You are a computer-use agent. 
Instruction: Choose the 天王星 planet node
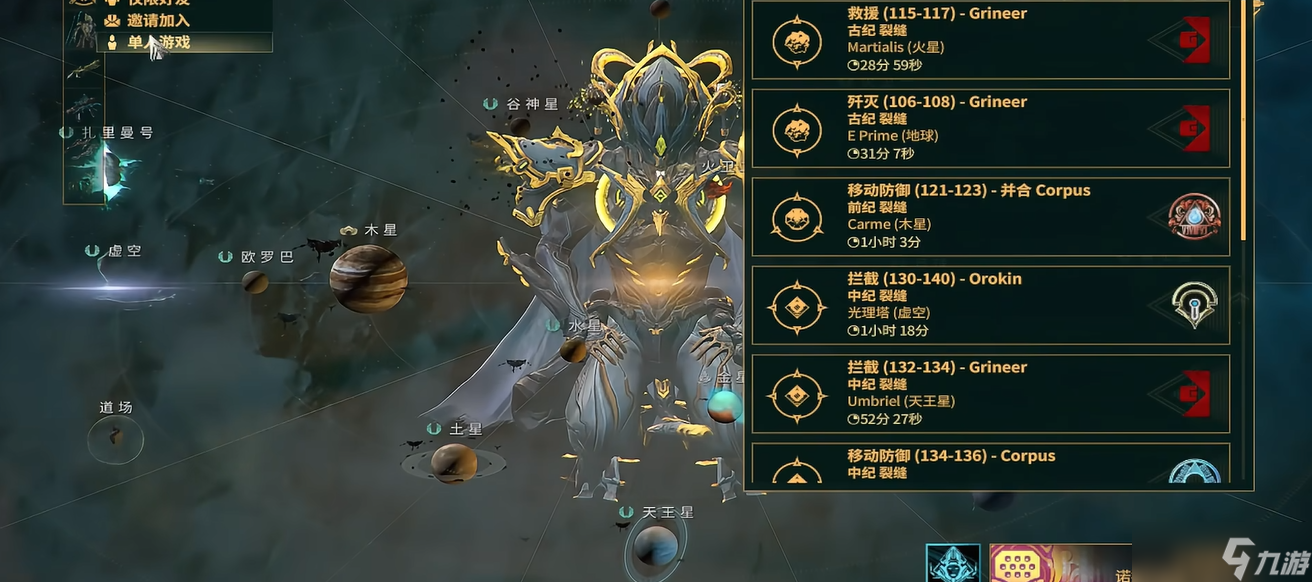pyautogui.click(x=655, y=546)
